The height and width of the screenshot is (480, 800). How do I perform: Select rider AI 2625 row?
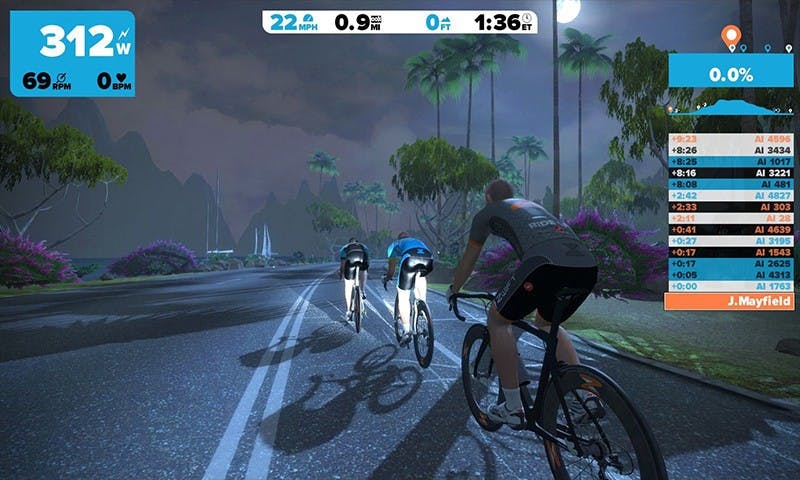click(730, 263)
